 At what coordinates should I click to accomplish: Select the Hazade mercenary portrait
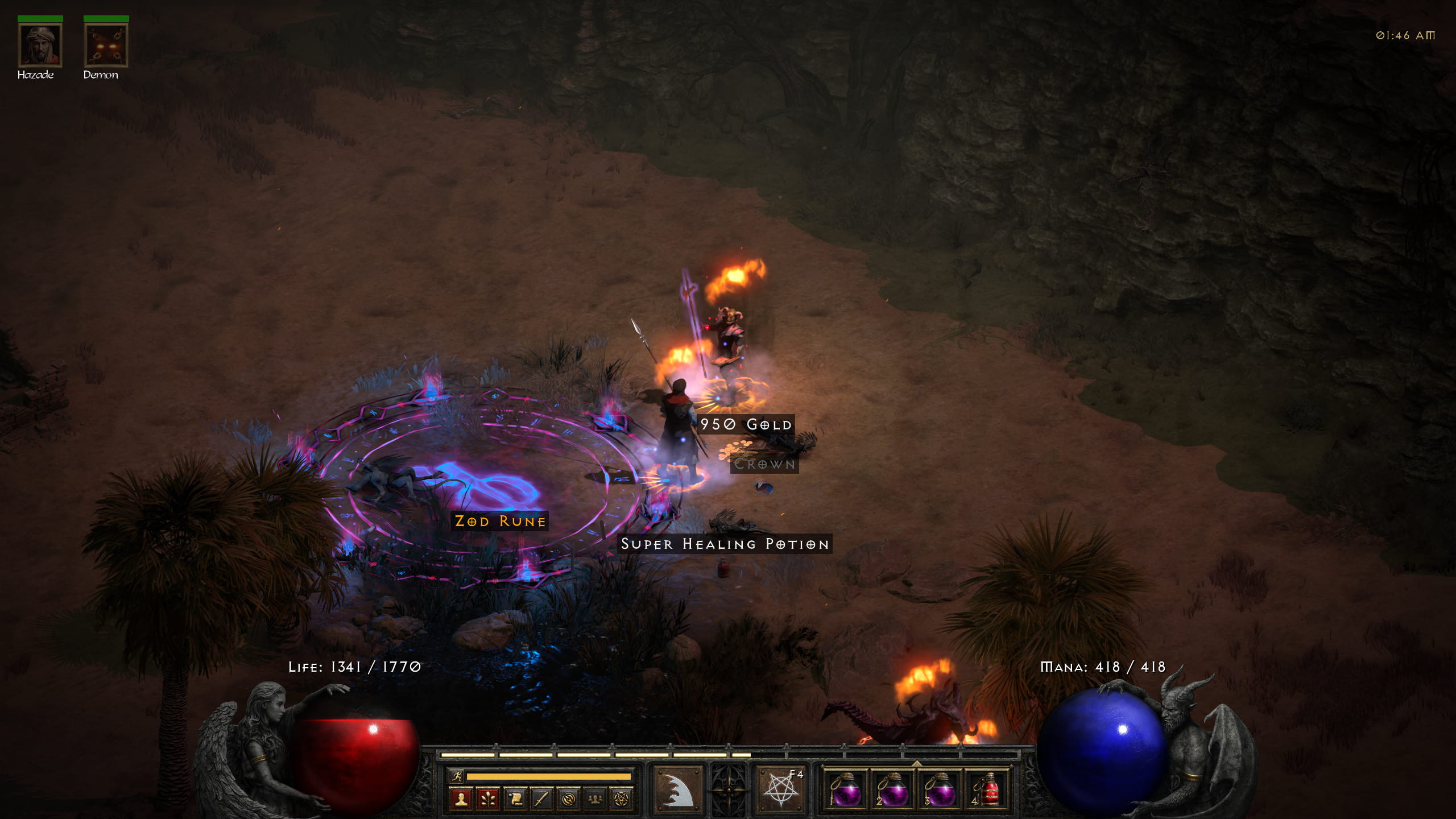coord(40,45)
